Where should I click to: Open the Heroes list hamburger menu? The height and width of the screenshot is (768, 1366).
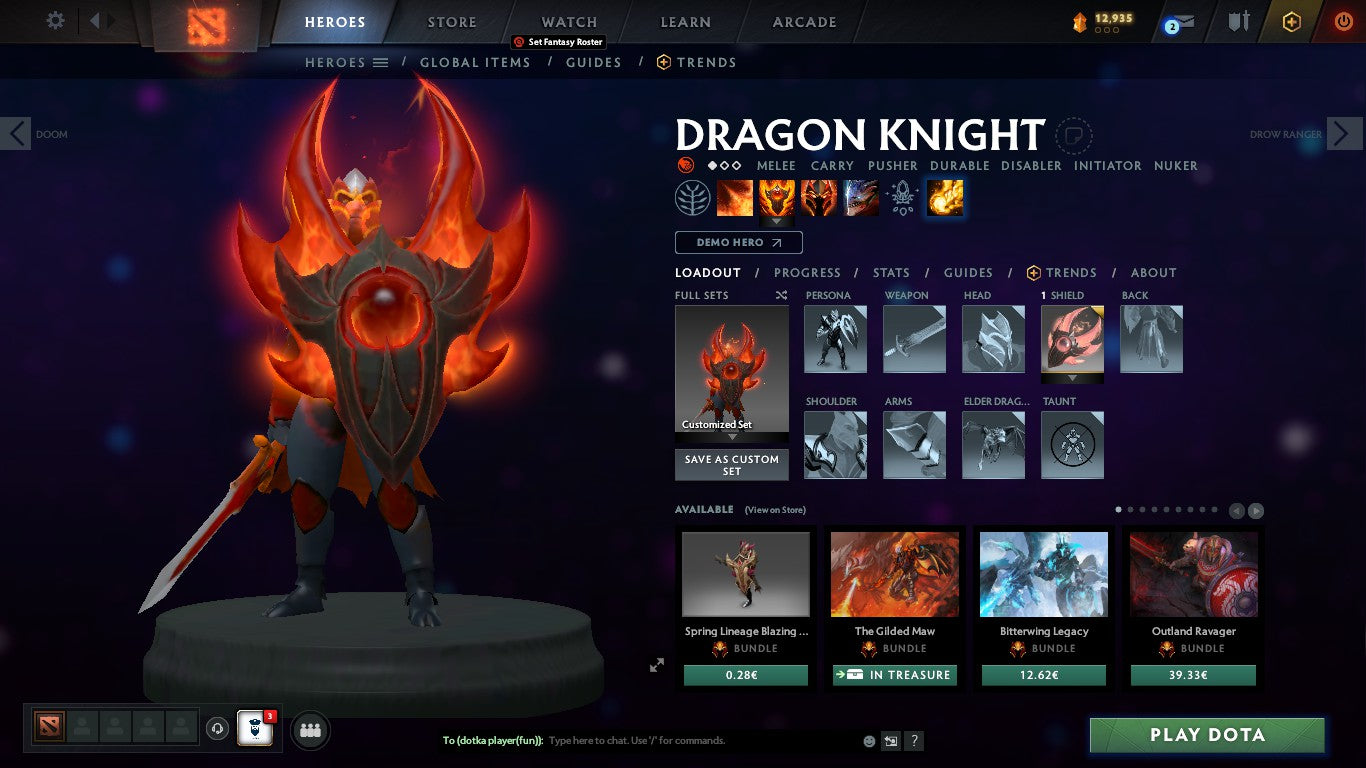[x=382, y=62]
